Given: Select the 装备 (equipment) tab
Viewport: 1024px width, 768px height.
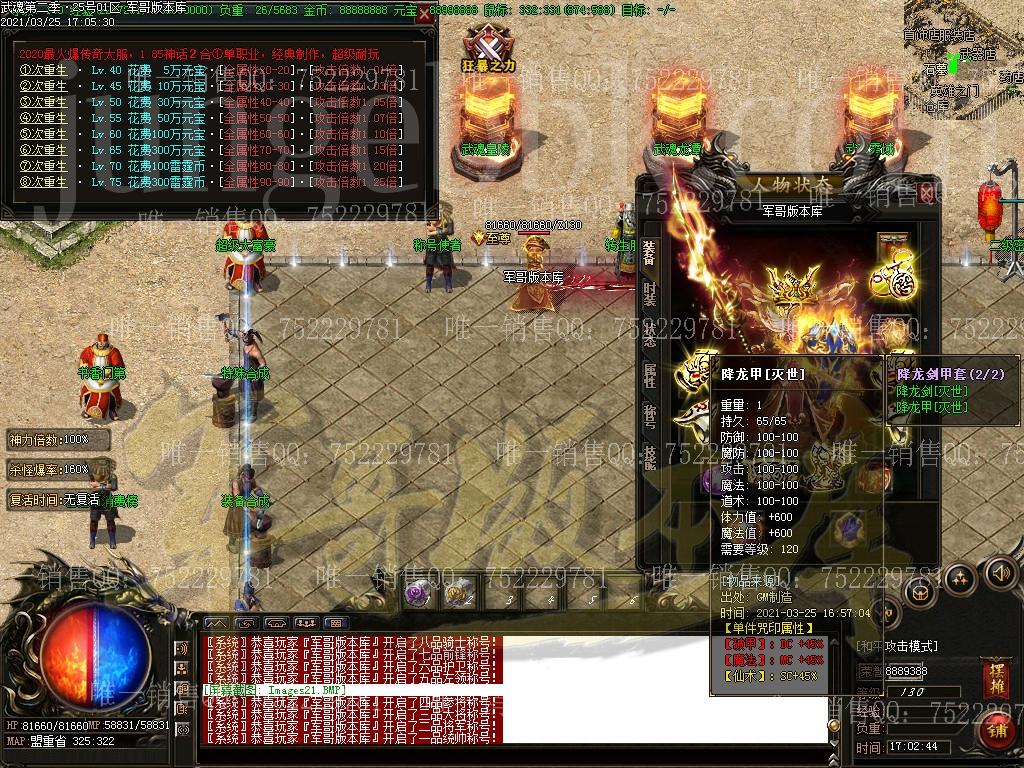Looking at the screenshot, I should [649, 253].
